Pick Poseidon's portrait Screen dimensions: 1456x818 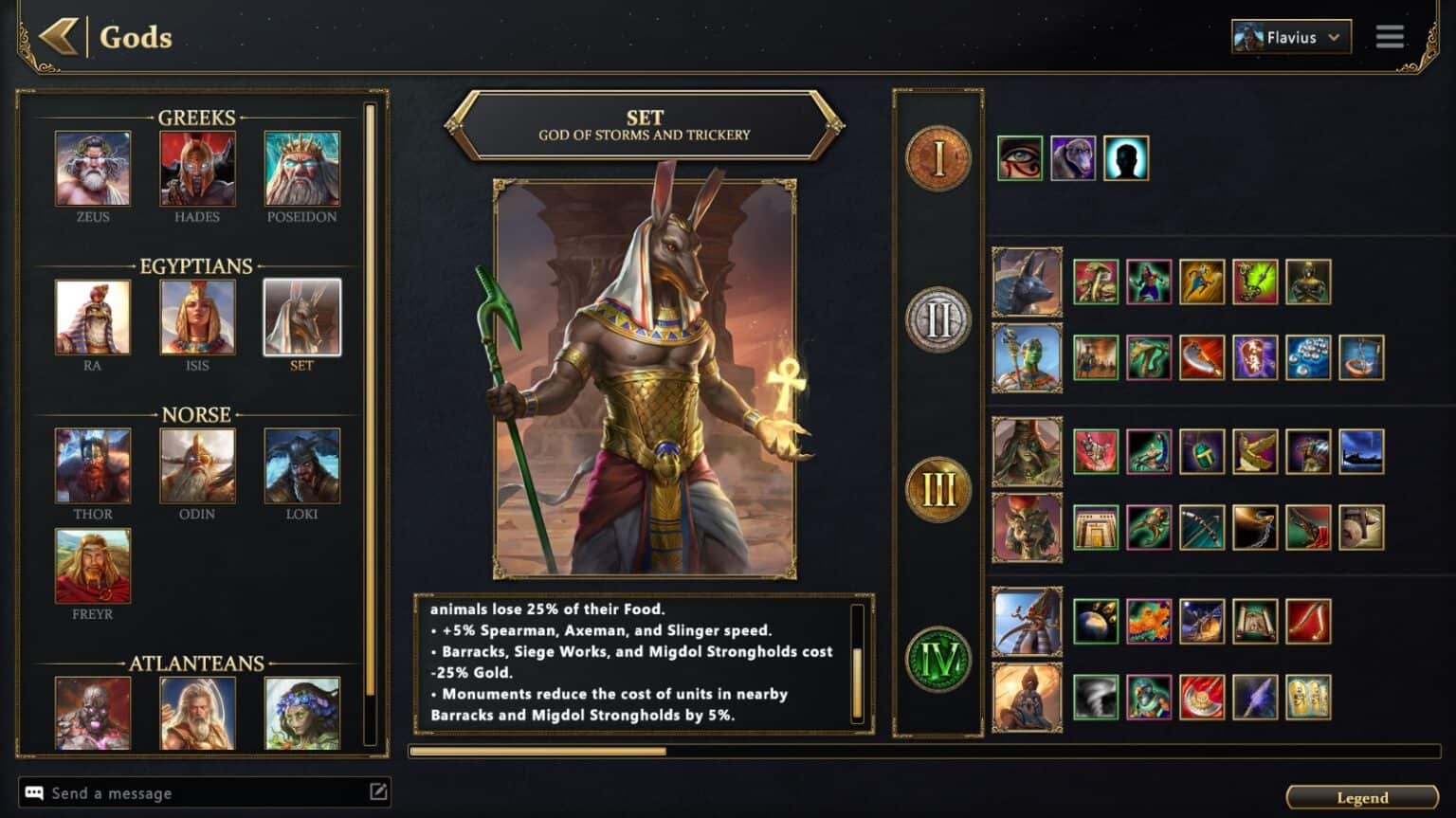(x=301, y=169)
